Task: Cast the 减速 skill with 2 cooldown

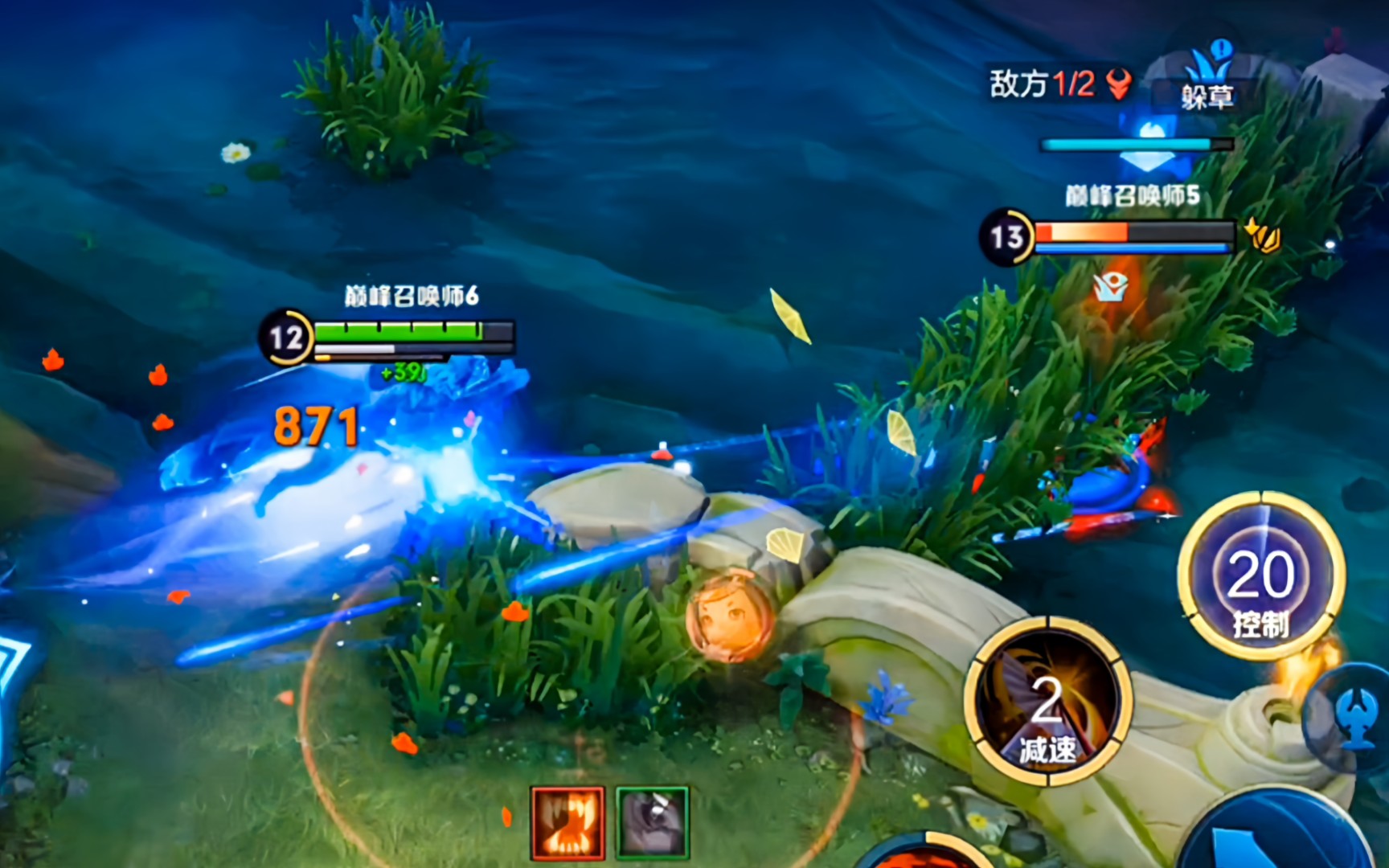Action: [x=1048, y=701]
